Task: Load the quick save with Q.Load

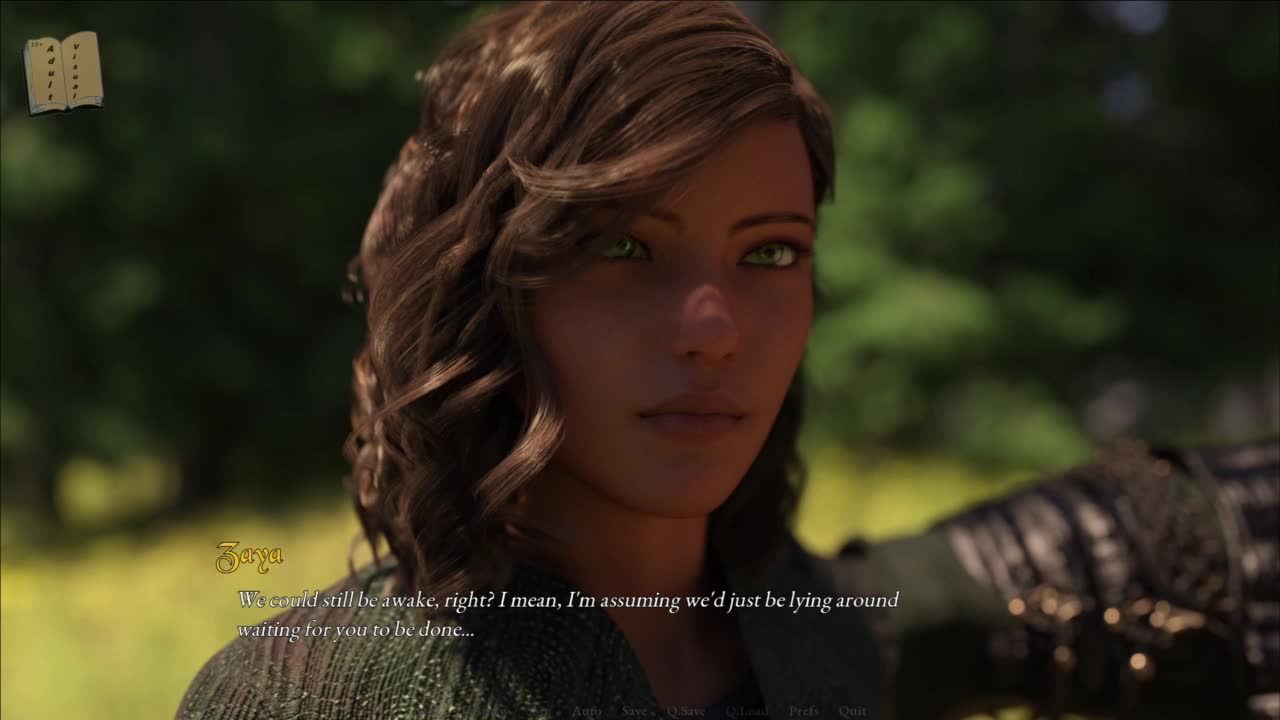Action: coord(745,711)
